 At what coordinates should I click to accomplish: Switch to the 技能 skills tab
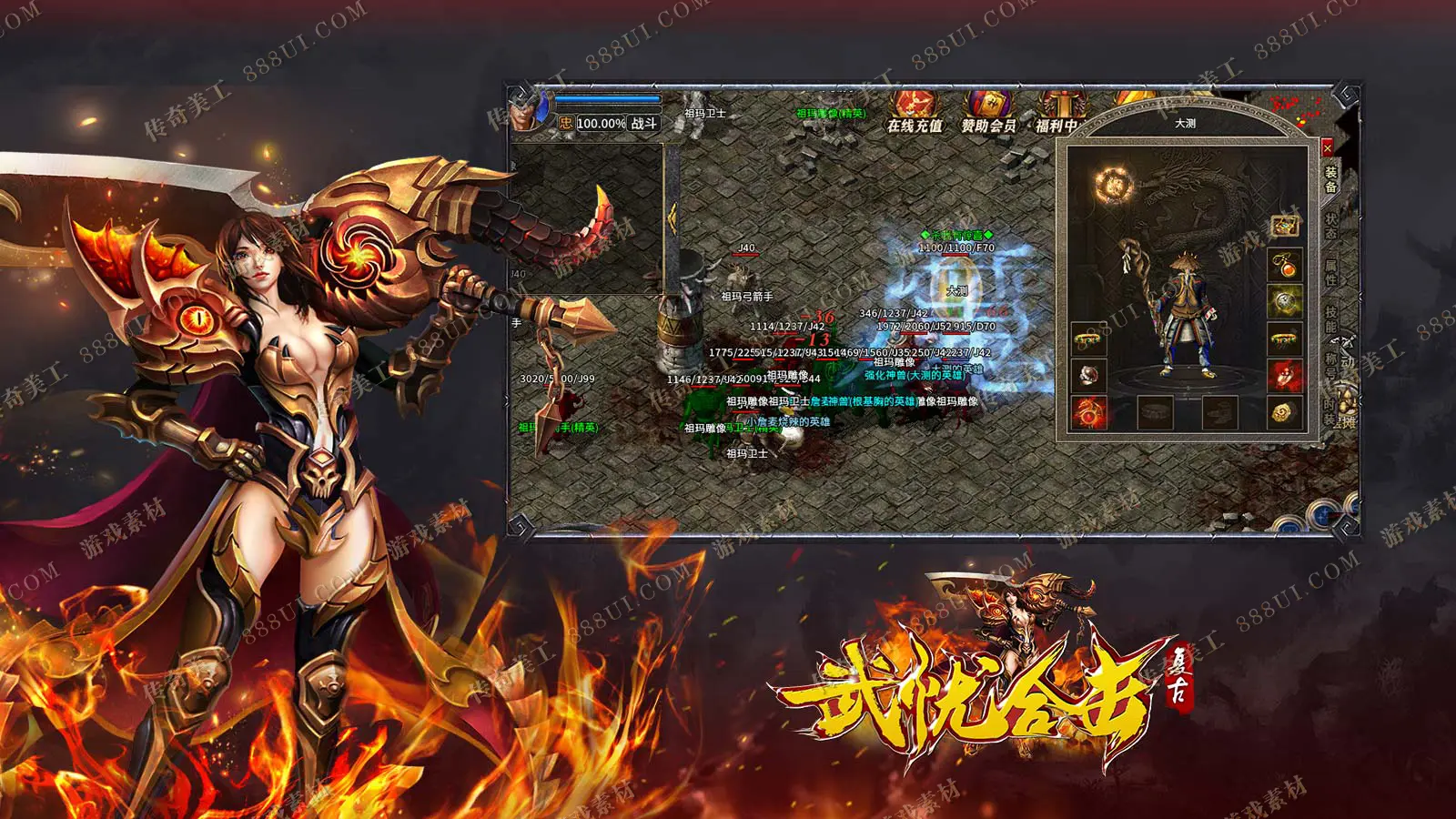[1330, 319]
